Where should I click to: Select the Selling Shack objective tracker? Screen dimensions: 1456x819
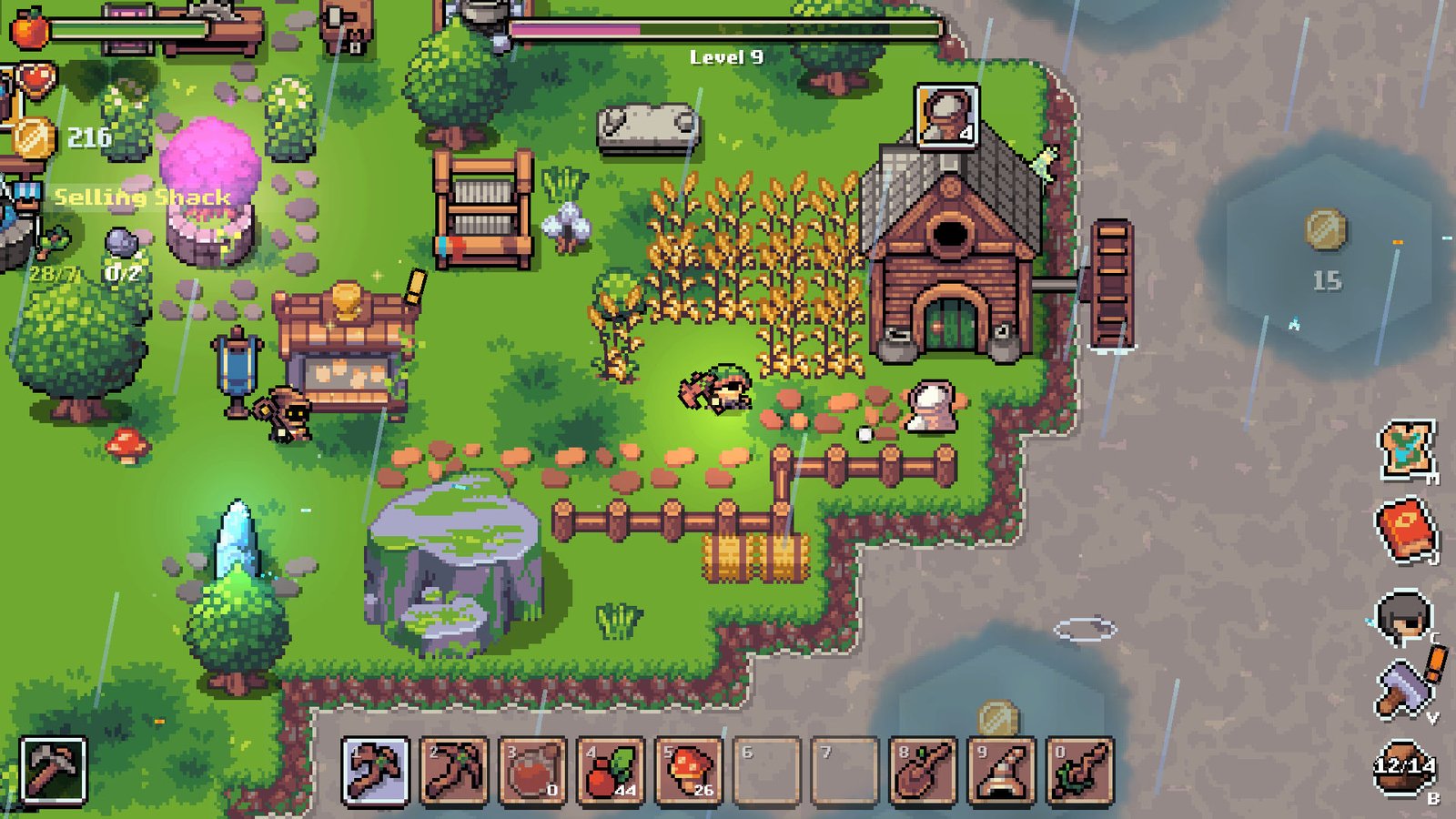[142, 197]
